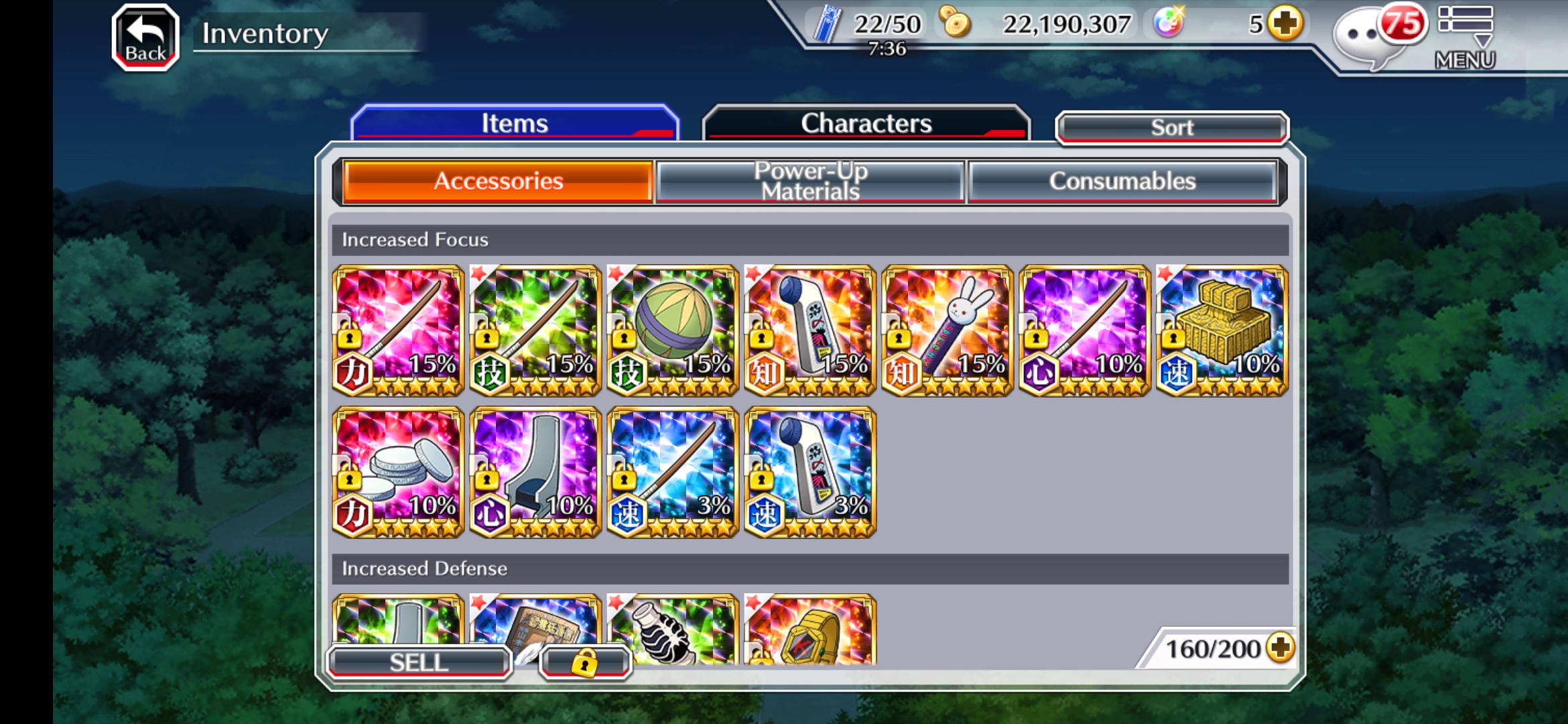Viewport: 1568px width, 724px height.
Task: Tap the SELL button
Action: [419, 662]
